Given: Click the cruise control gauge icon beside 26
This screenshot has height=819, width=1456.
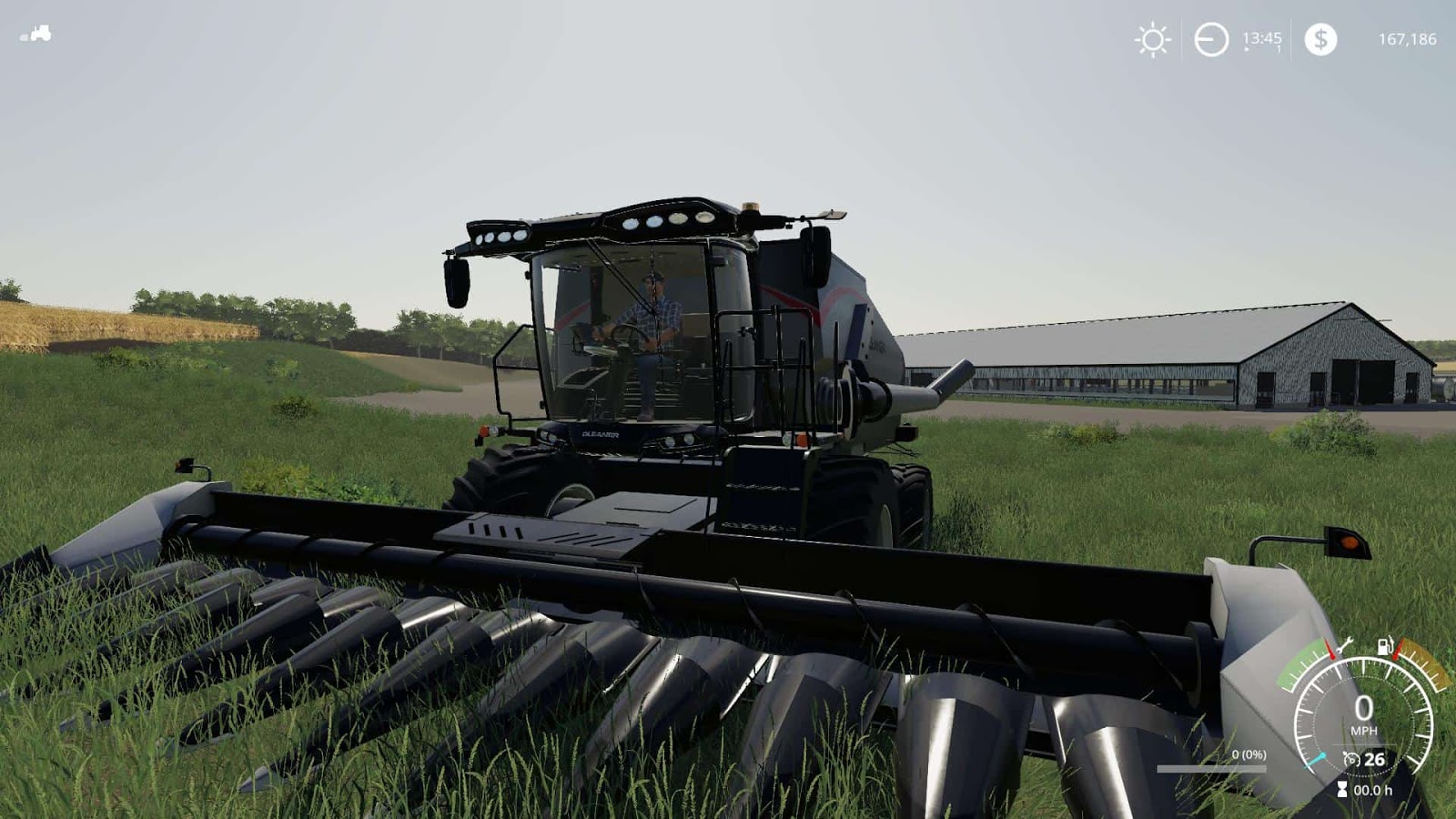Looking at the screenshot, I should tap(1352, 759).
